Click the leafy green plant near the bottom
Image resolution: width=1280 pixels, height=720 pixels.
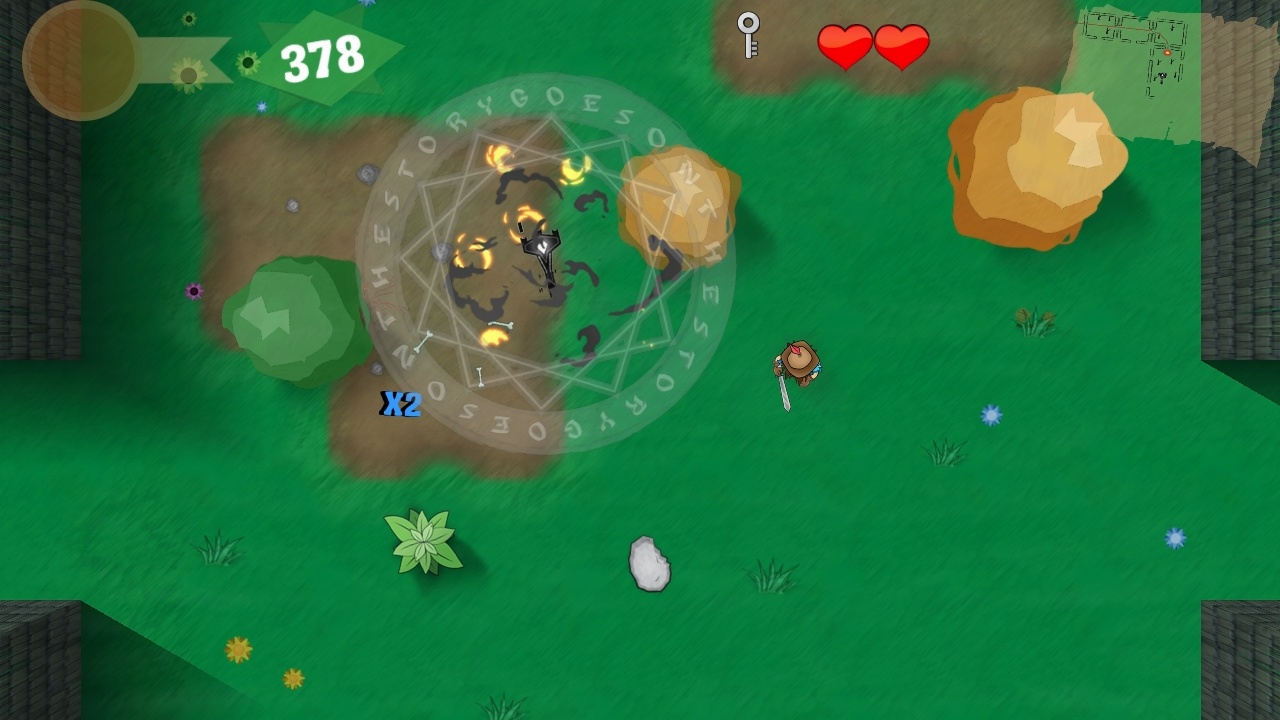point(424,541)
